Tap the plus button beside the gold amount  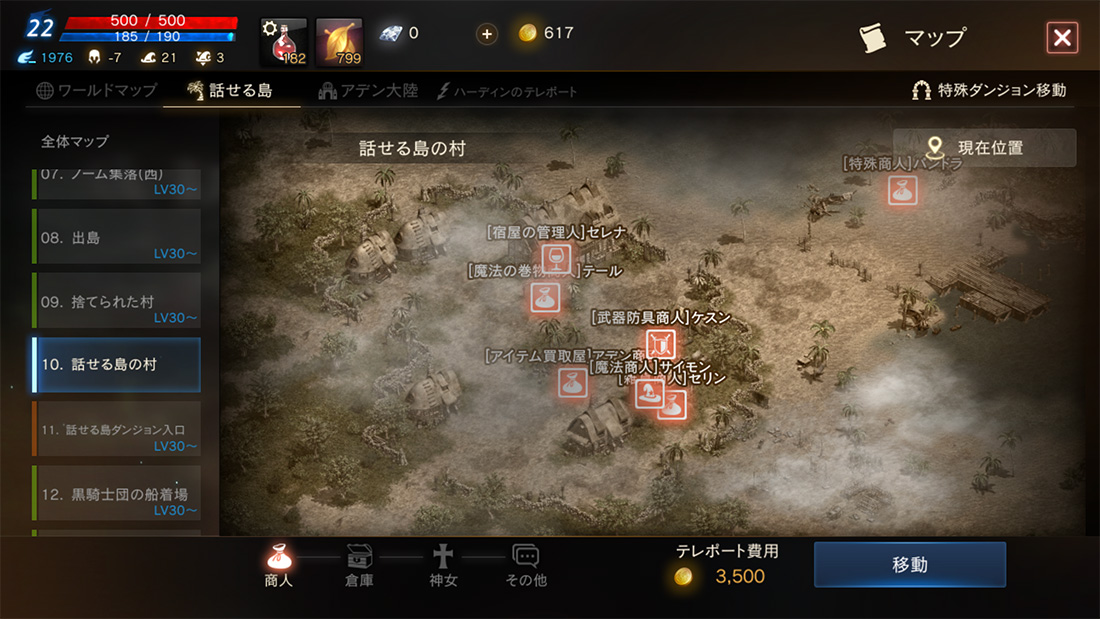[x=487, y=34]
